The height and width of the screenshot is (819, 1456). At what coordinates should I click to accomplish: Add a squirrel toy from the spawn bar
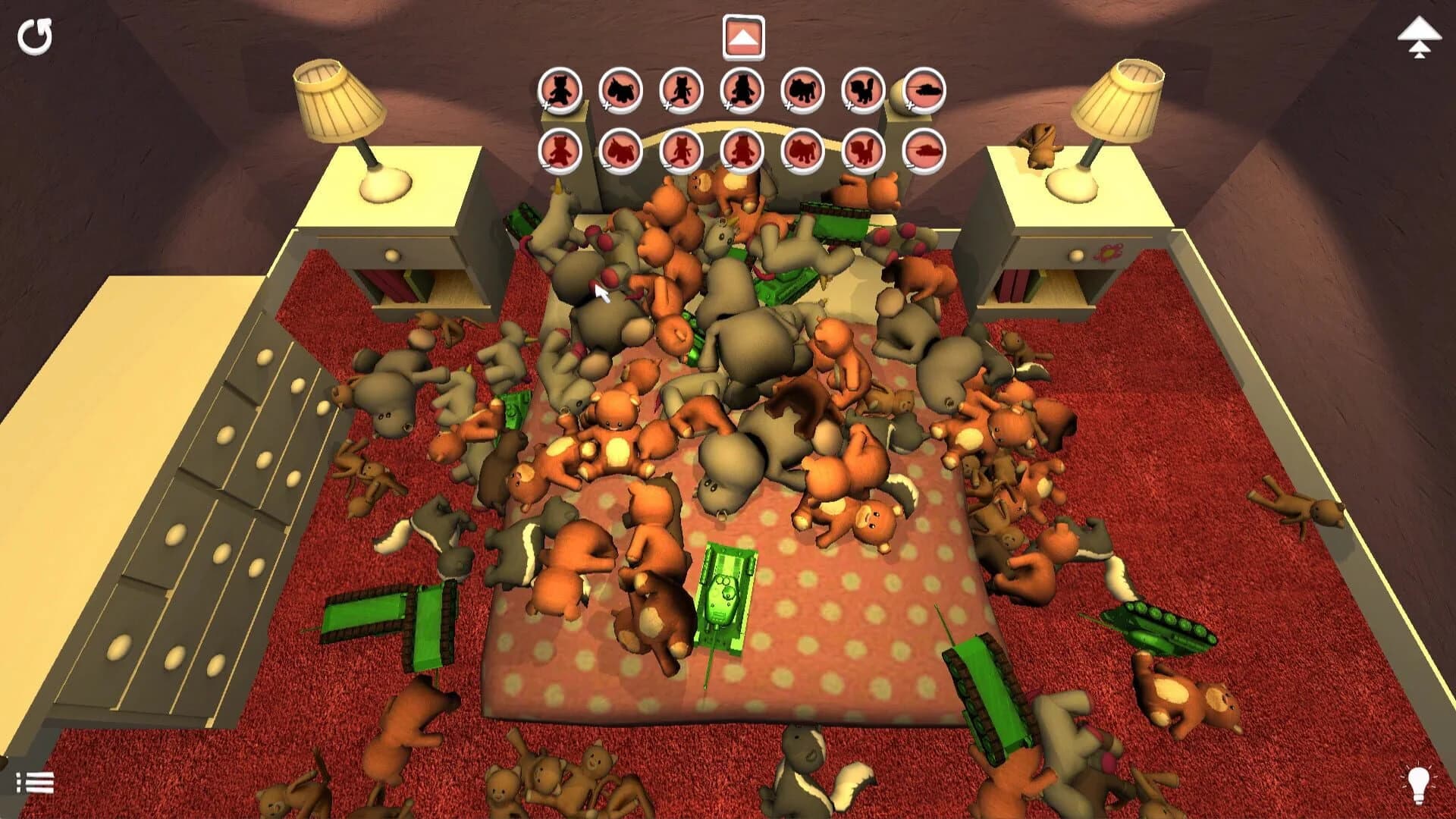coord(861,89)
